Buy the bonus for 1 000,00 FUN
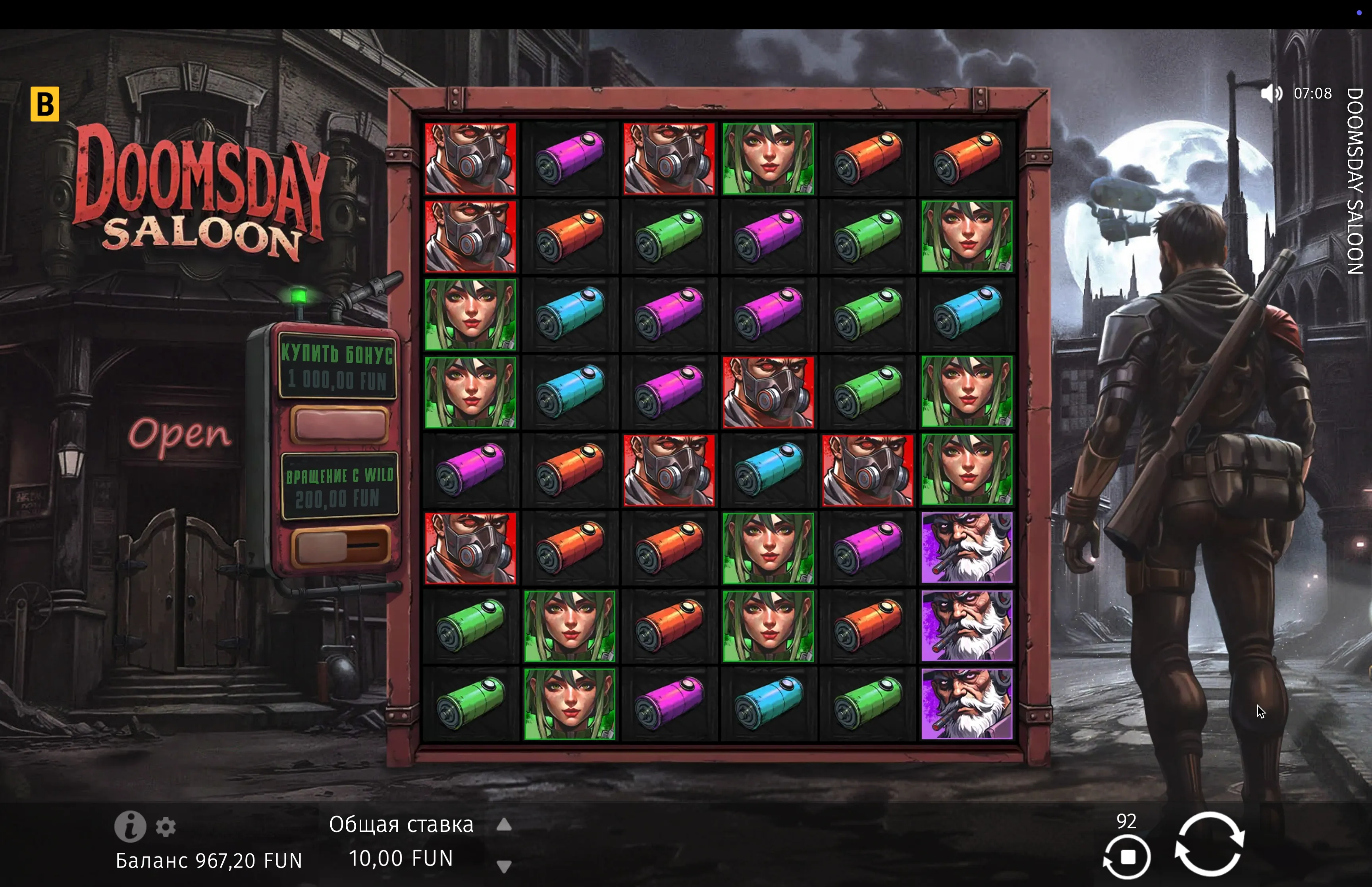This screenshot has height=887, width=1372. 339,424
